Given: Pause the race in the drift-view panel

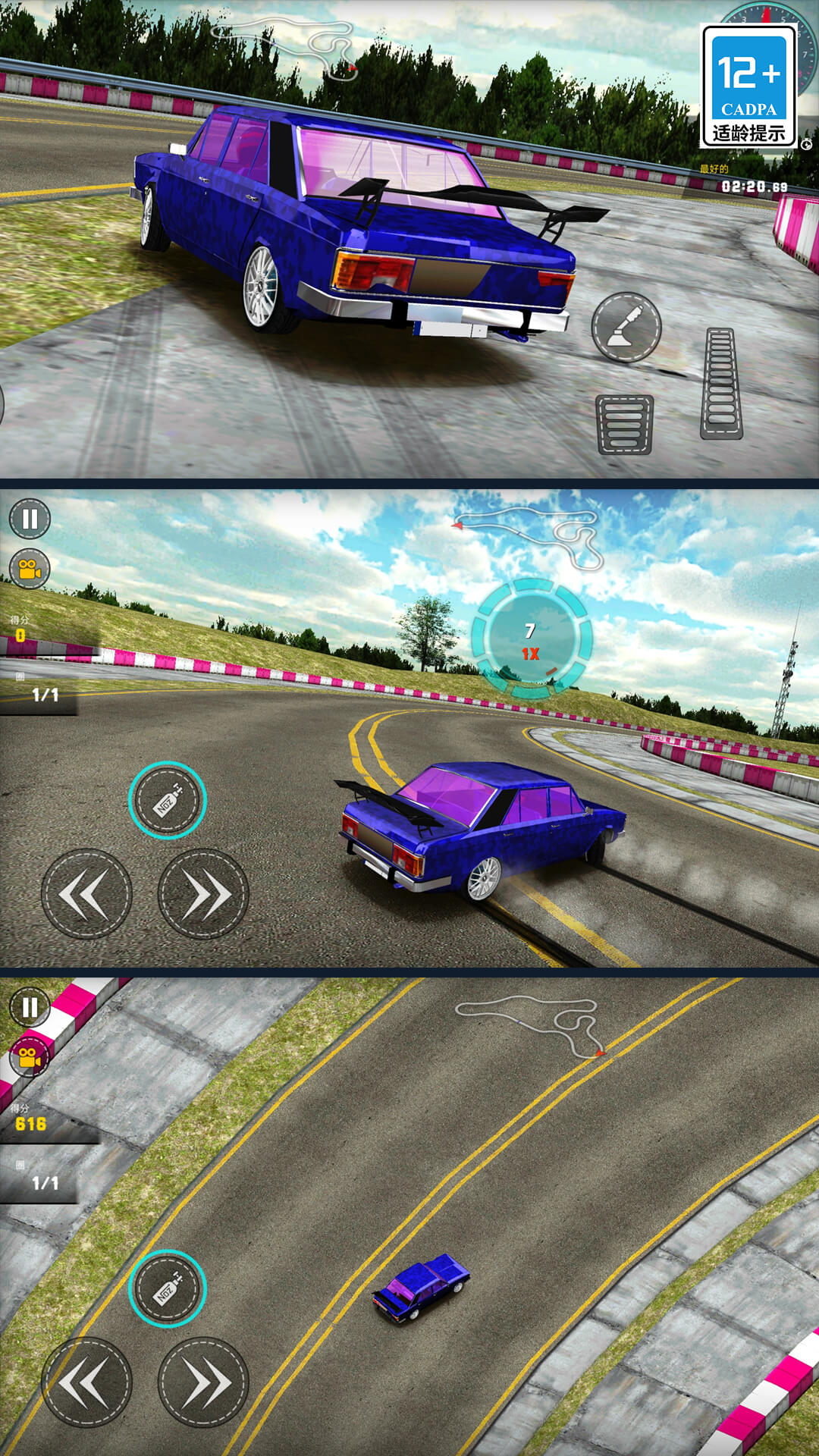Looking at the screenshot, I should [x=30, y=519].
